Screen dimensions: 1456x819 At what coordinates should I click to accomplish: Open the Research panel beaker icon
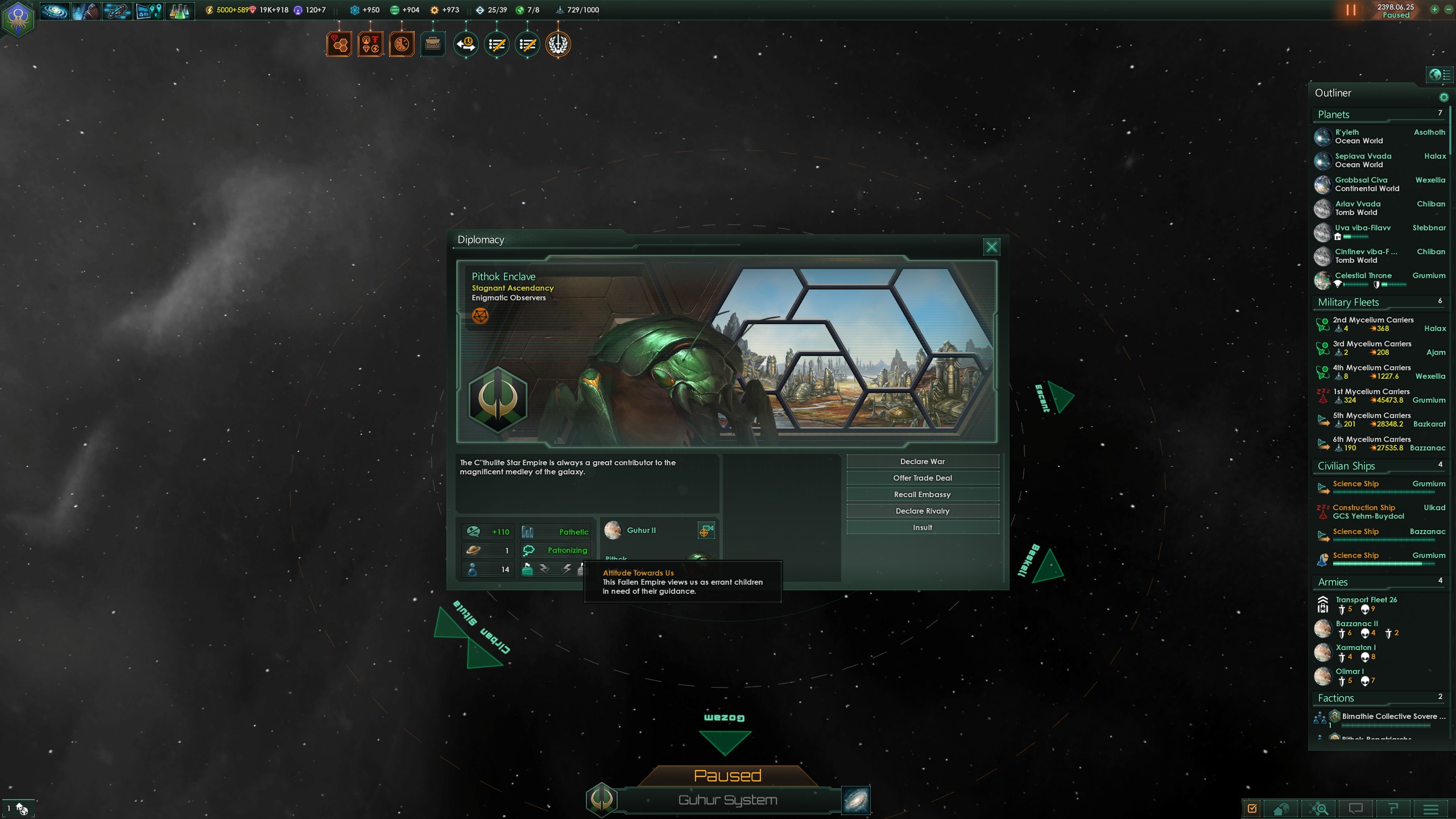pyautogui.click(x=179, y=10)
